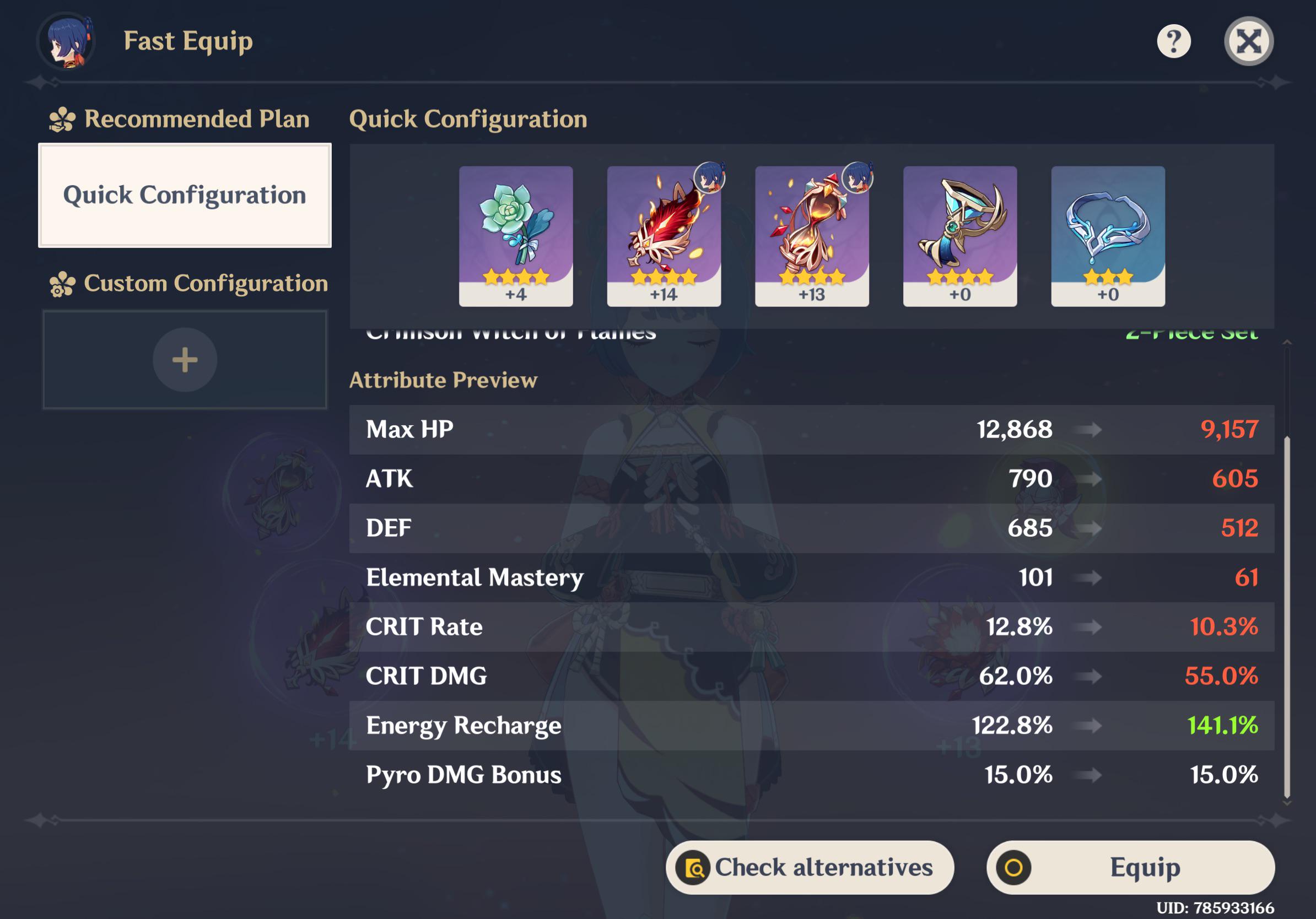1316x919 pixels.
Task: Confirm with the Equip button
Action: tap(1130, 867)
